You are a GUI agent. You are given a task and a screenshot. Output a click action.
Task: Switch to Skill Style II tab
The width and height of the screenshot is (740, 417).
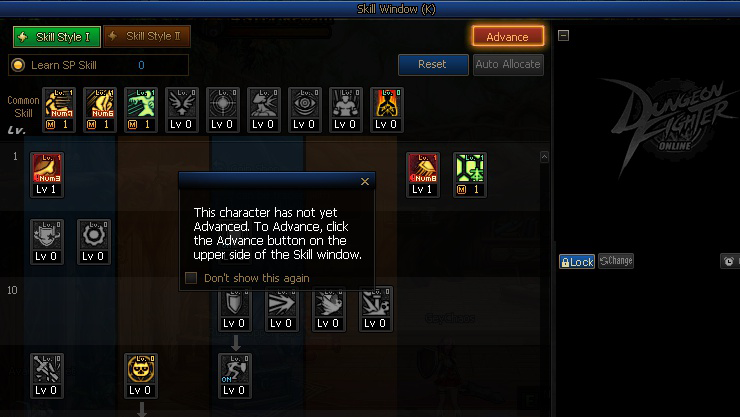(146, 37)
